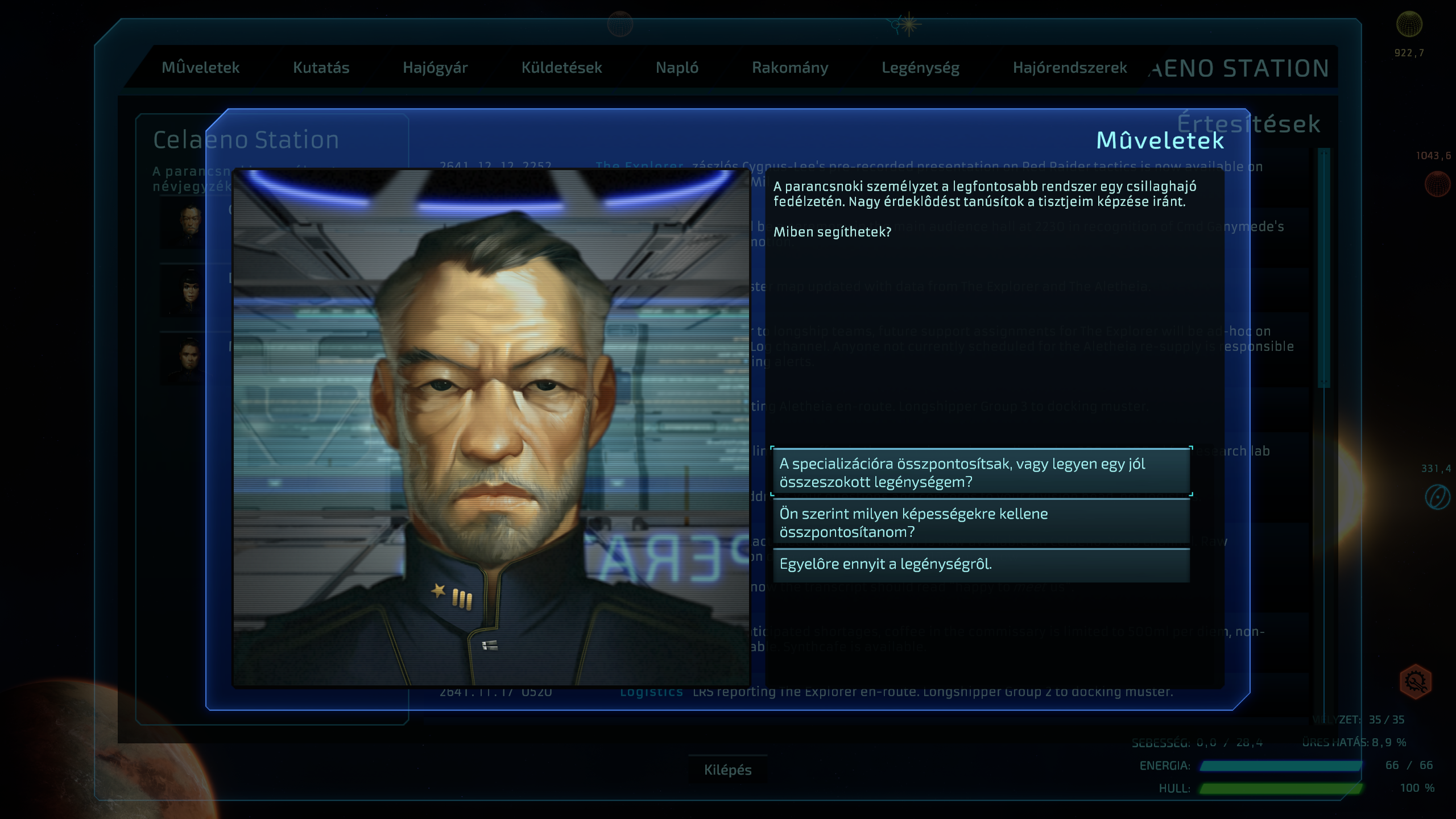This screenshot has height=819, width=1456.
Task: Open the Hajórendszerek tab
Action: (x=1069, y=68)
